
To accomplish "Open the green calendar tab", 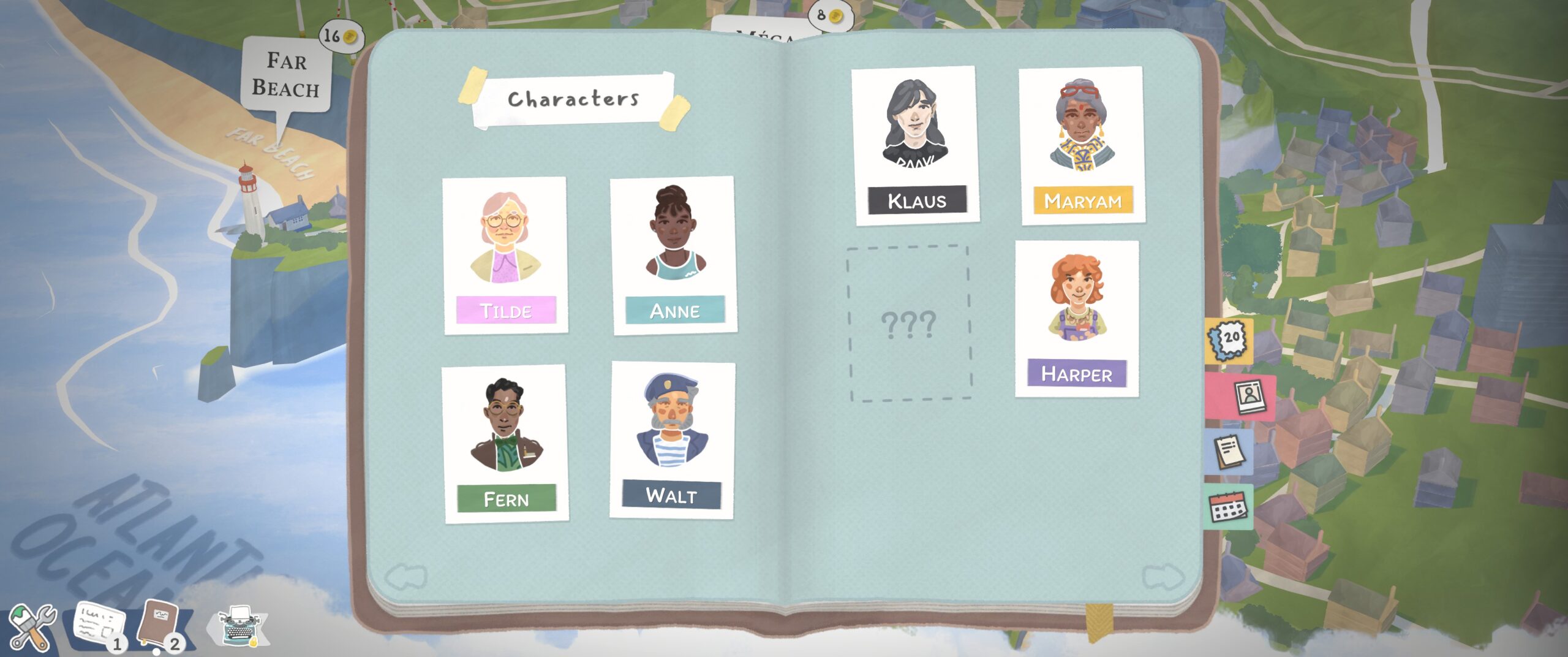I will pyautogui.click(x=1227, y=507).
